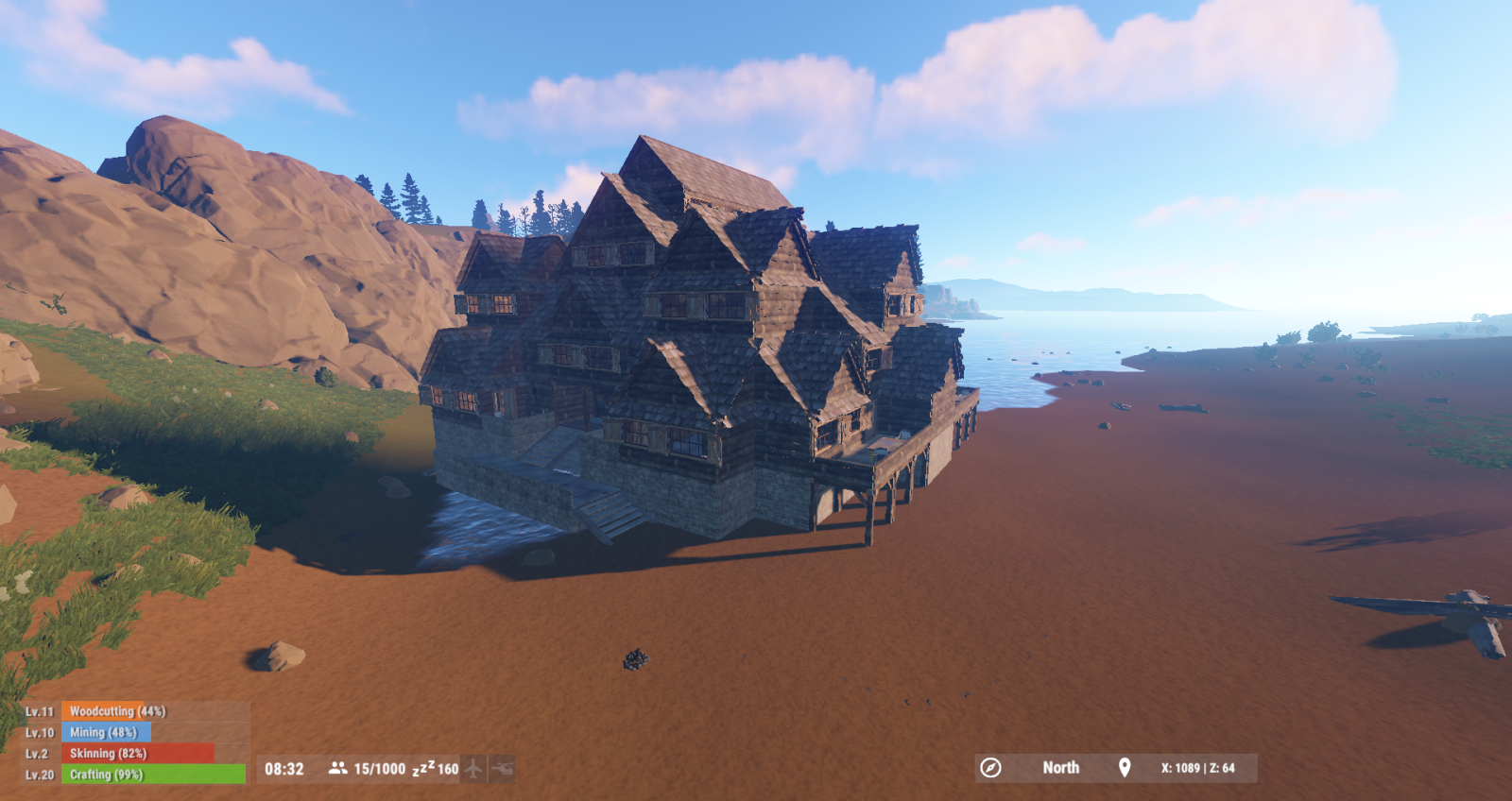The image size is (1512, 801).
Task: Select the sleepers zzz icon
Action: pos(423,769)
